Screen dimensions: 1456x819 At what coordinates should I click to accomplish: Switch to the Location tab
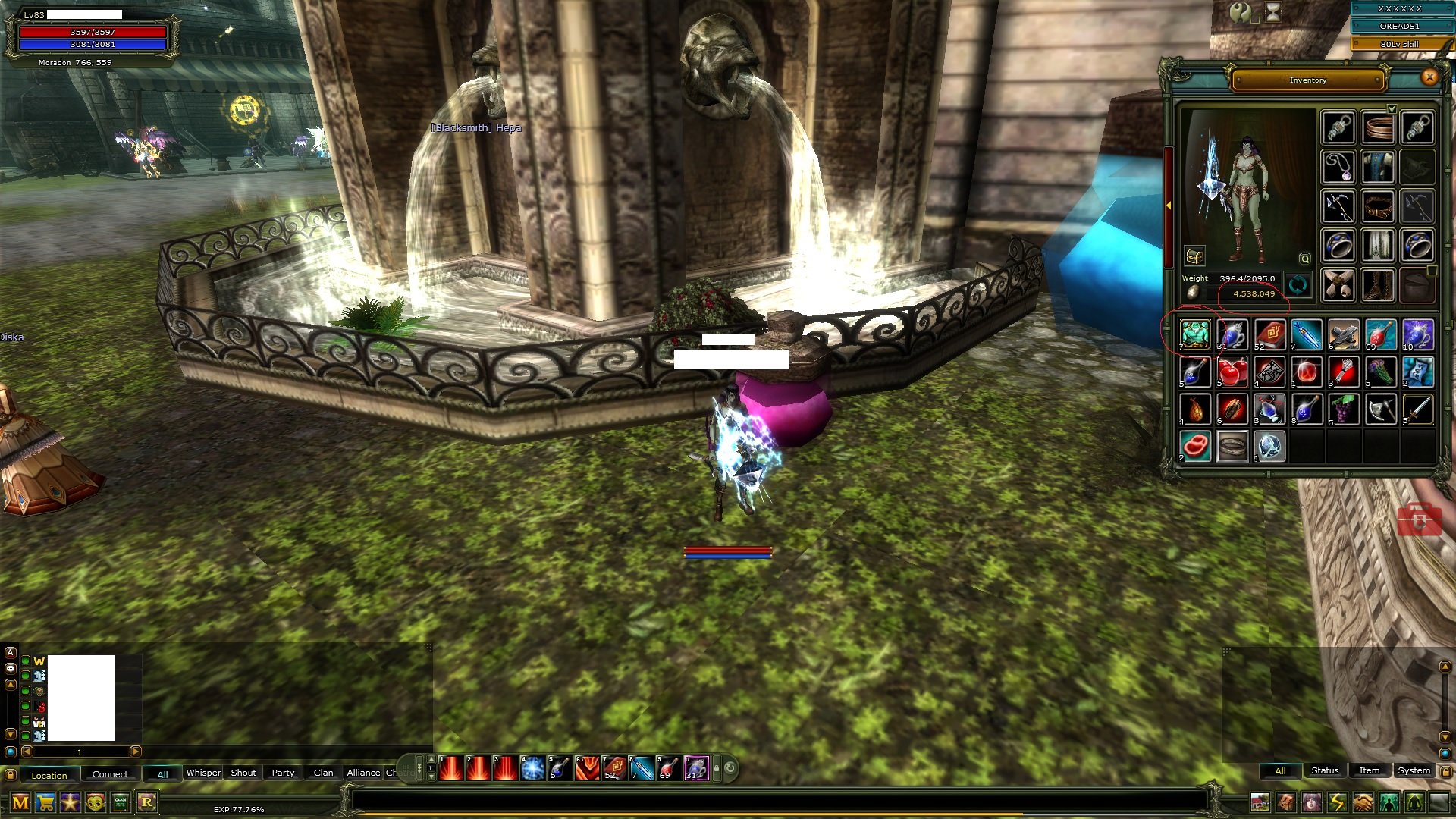click(x=49, y=775)
